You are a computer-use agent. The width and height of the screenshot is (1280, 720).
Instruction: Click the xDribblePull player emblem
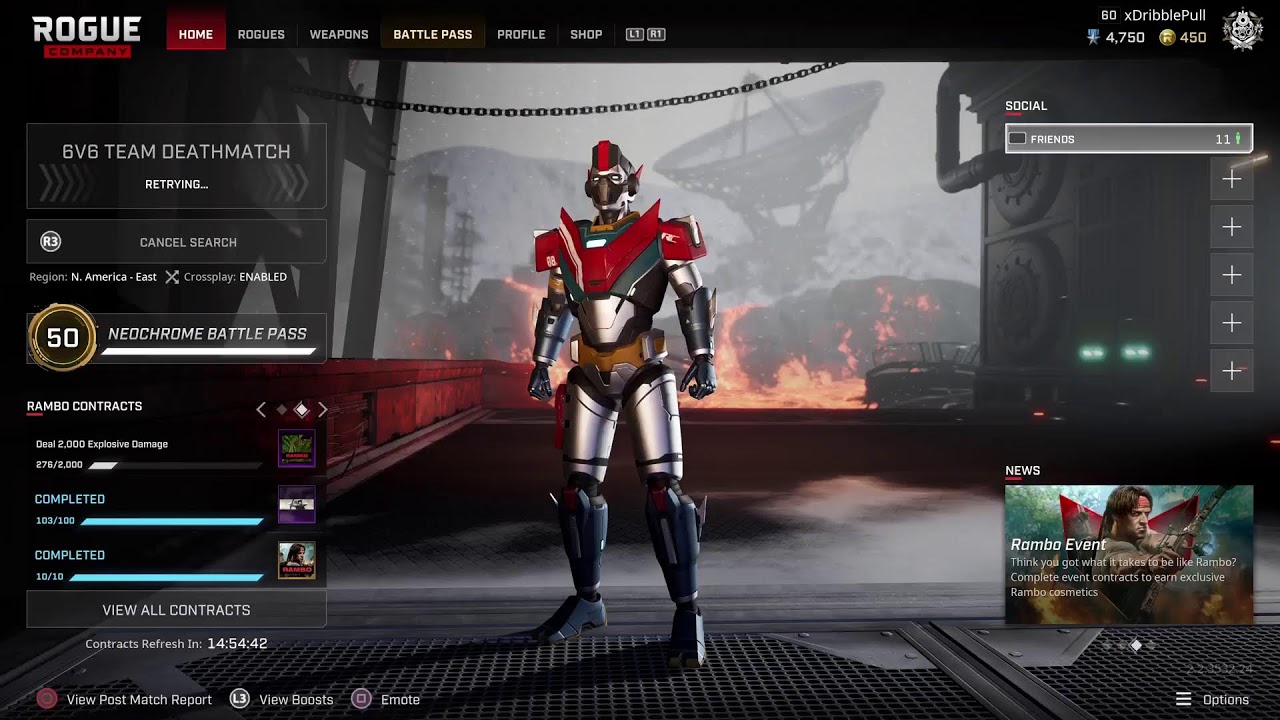[x=1241, y=30]
